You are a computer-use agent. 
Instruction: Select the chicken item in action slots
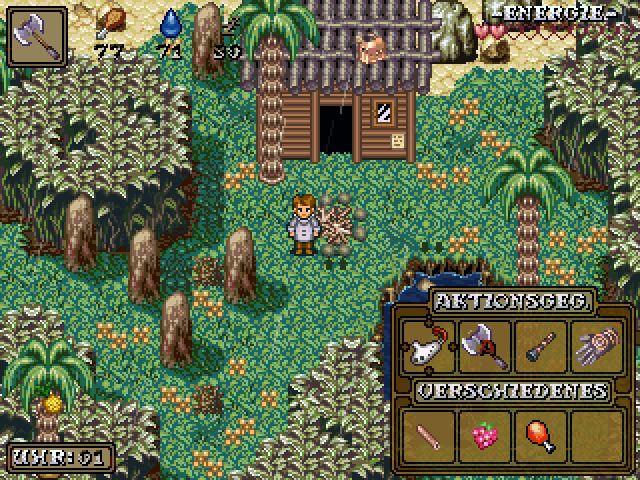coord(426,347)
